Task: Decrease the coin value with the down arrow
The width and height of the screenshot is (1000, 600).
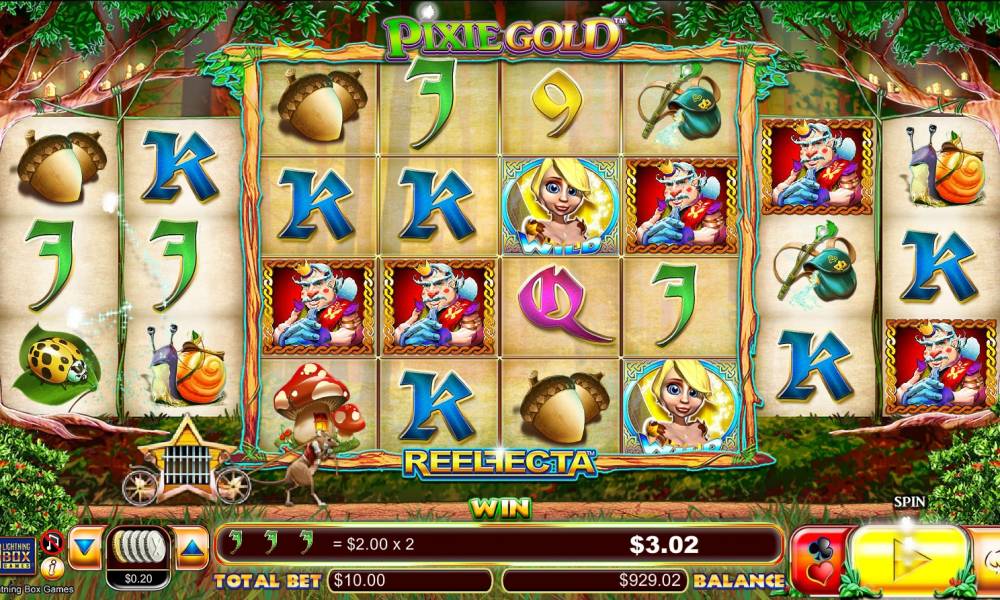Action: [85, 548]
